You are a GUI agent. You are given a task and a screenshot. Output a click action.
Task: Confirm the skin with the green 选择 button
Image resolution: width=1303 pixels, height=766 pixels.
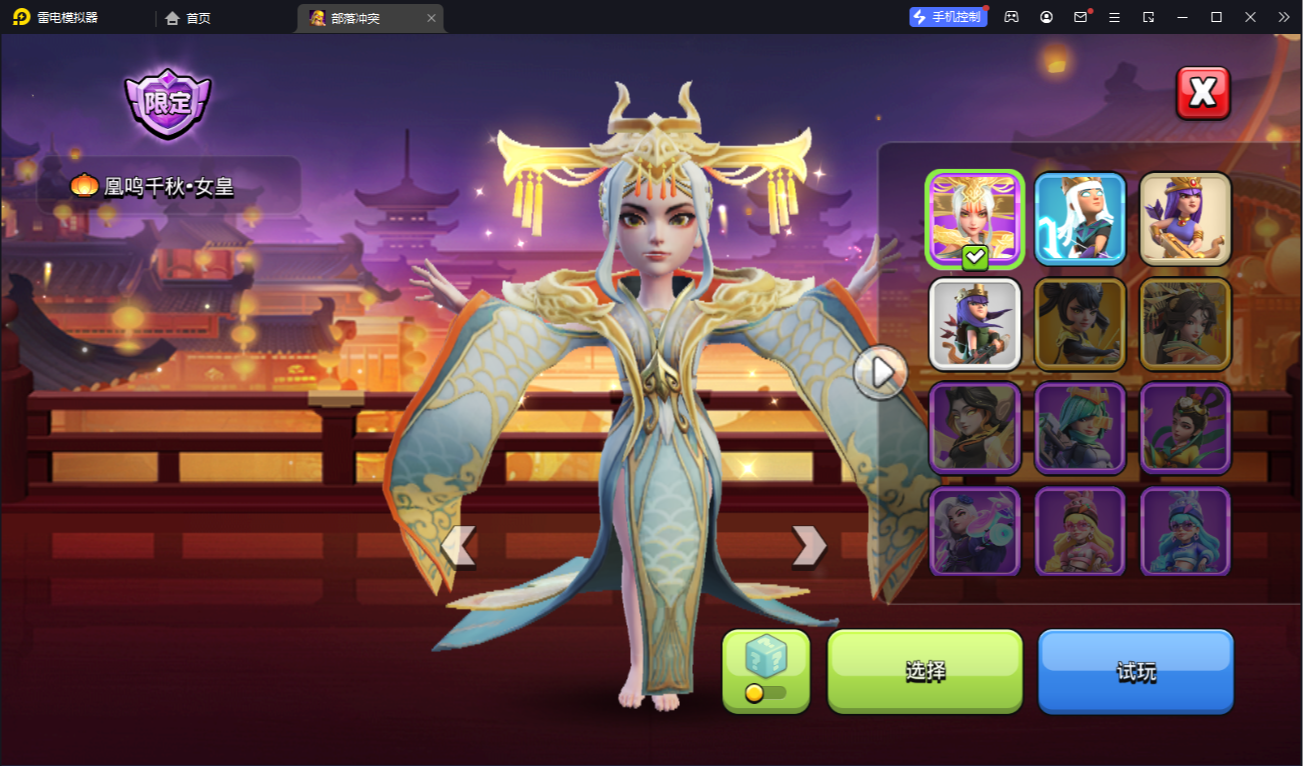pyautogui.click(x=925, y=671)
